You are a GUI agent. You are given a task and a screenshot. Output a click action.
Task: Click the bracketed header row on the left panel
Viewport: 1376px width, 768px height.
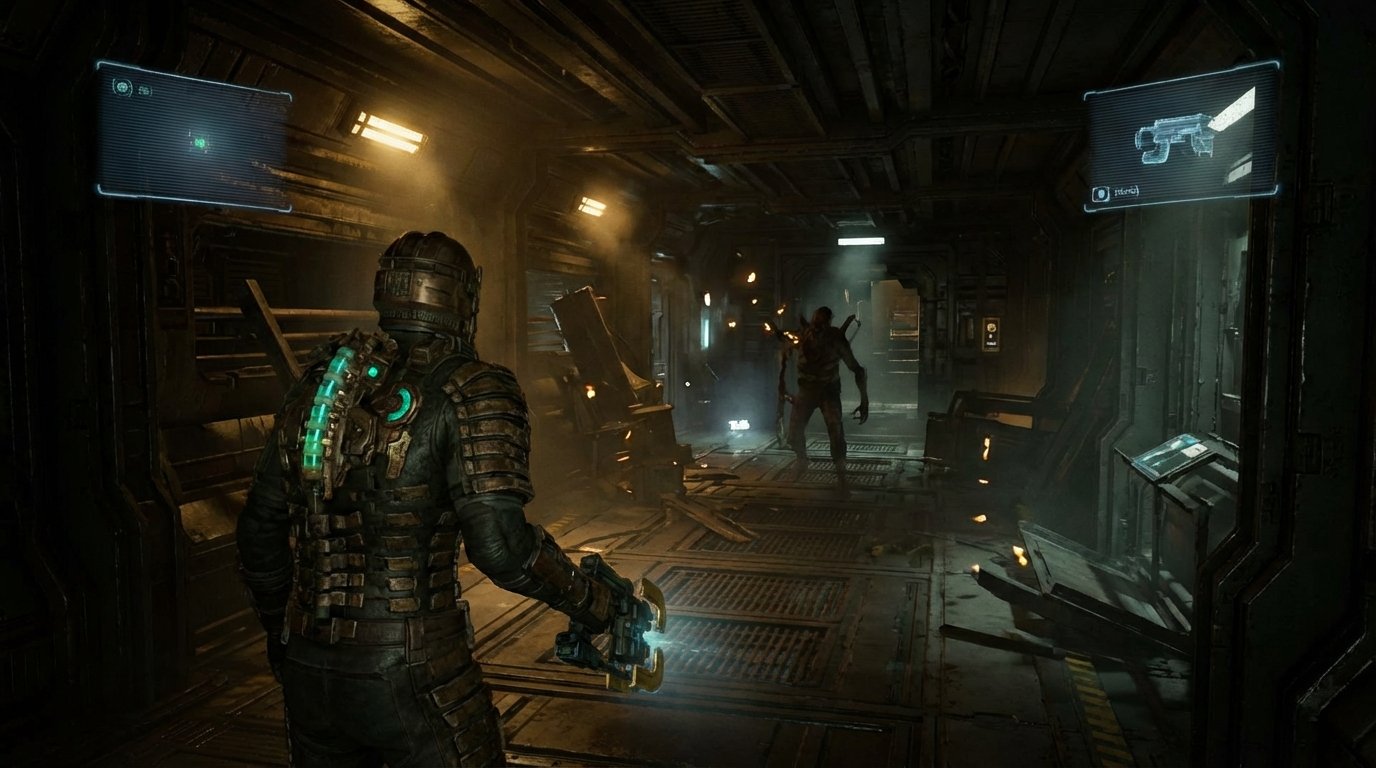tap(133, 89)
